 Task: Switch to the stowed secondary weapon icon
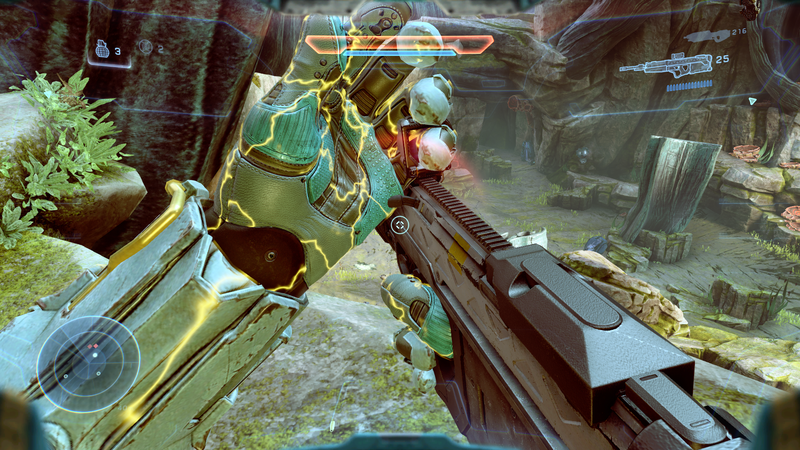(x=705, y=33)
